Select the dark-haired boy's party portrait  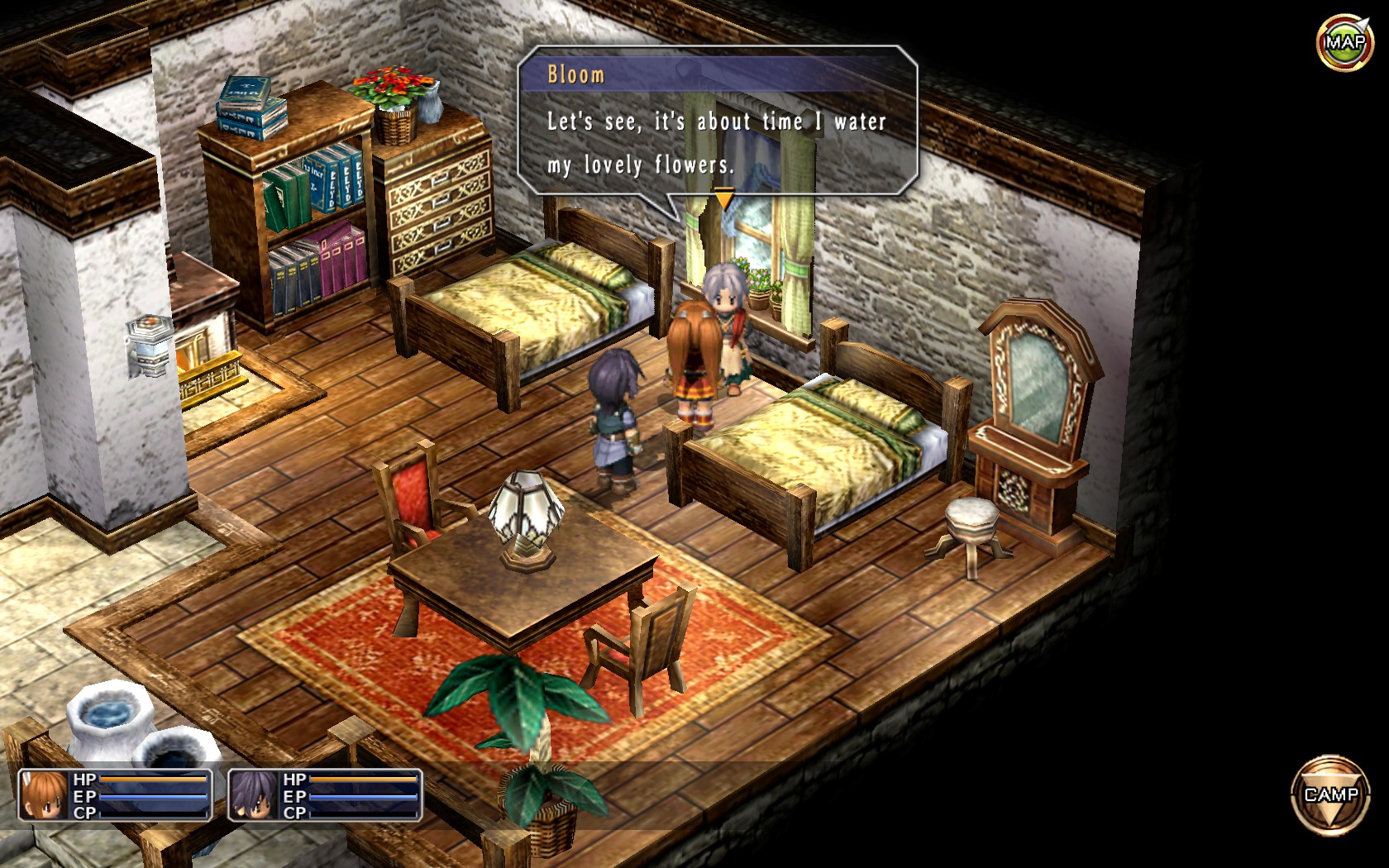(x=254, y=795)
